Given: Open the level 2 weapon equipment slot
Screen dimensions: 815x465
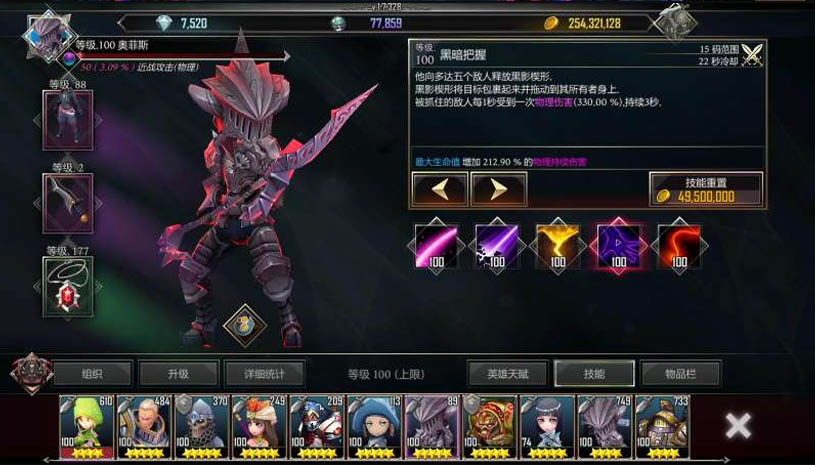Looking at the screenshot, I should pyautogui.click(x=68, y=203).
